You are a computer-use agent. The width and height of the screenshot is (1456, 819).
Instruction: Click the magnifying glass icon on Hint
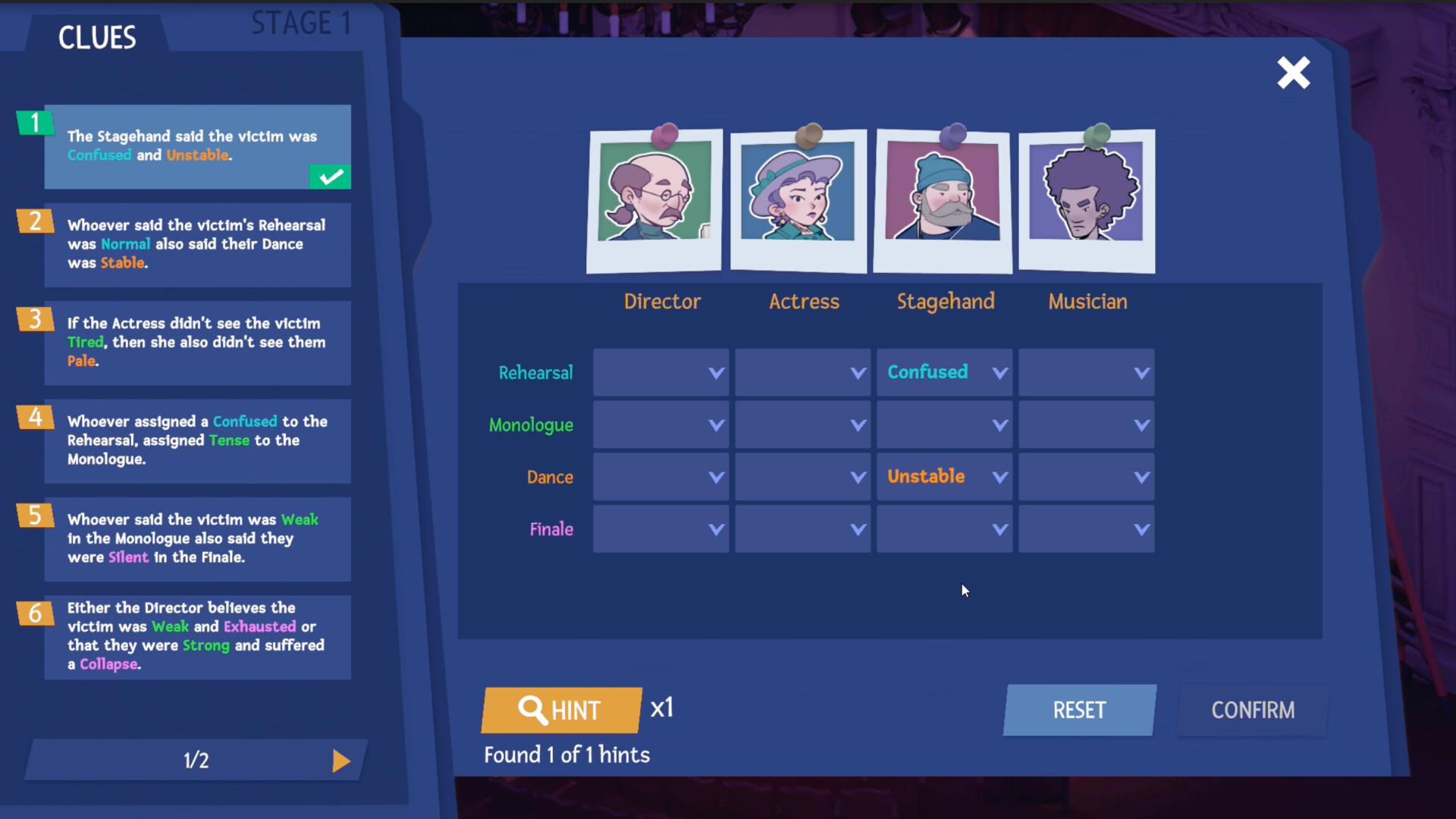pyautogui.click(x=534, y=711)
